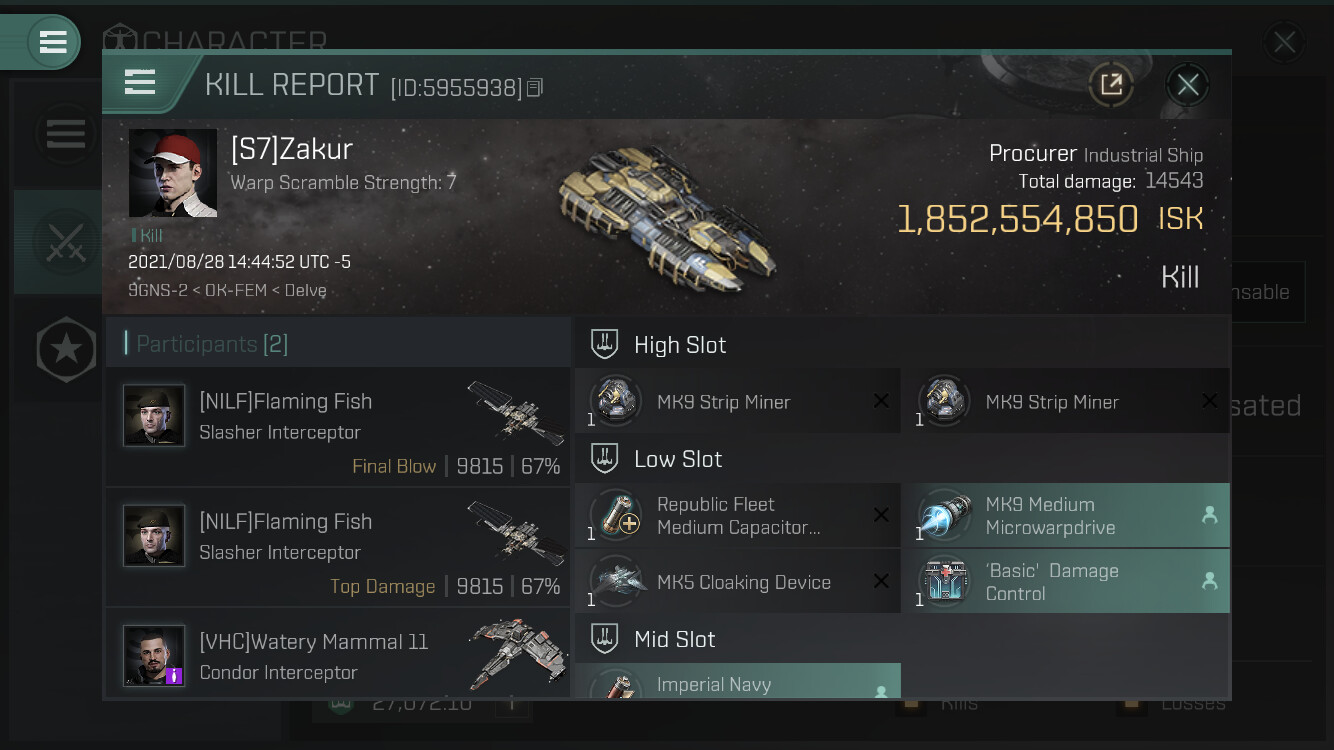Screen dimensions: 1334x750
Task: View Zakur's character portrait
Action: (173, 173)
